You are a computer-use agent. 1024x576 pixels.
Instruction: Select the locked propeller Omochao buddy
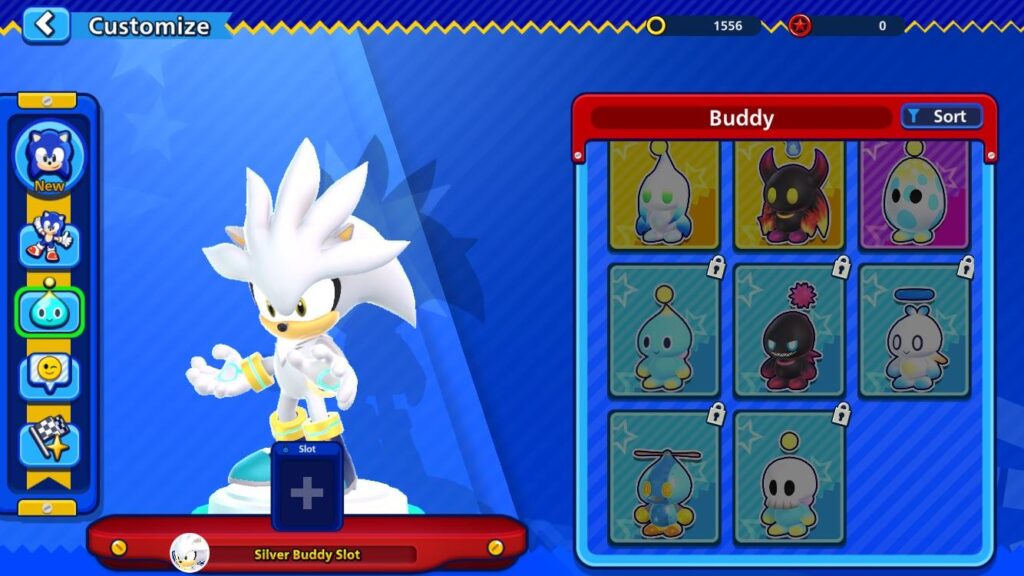tap(664, 478)
